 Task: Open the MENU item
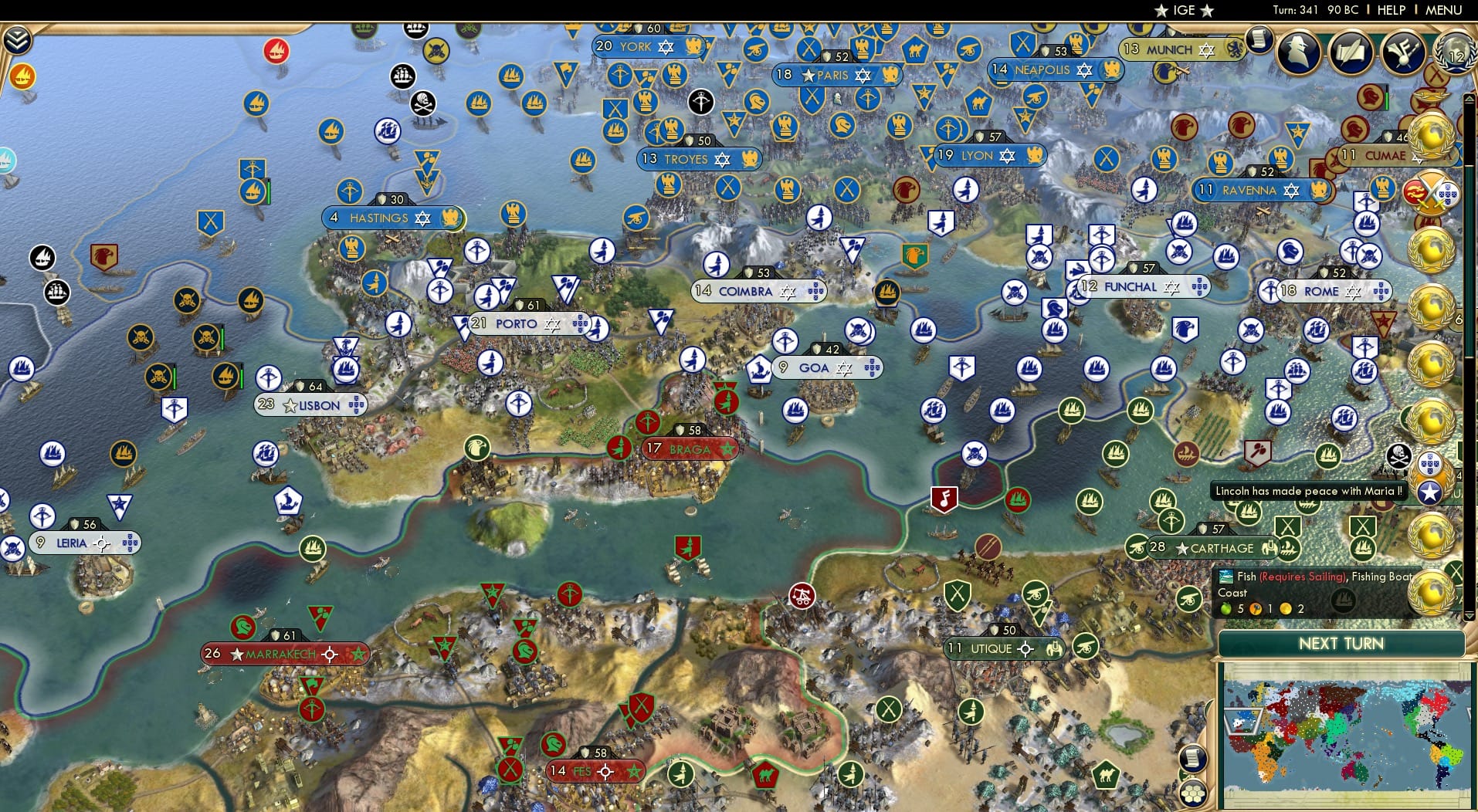point(1442,10)
